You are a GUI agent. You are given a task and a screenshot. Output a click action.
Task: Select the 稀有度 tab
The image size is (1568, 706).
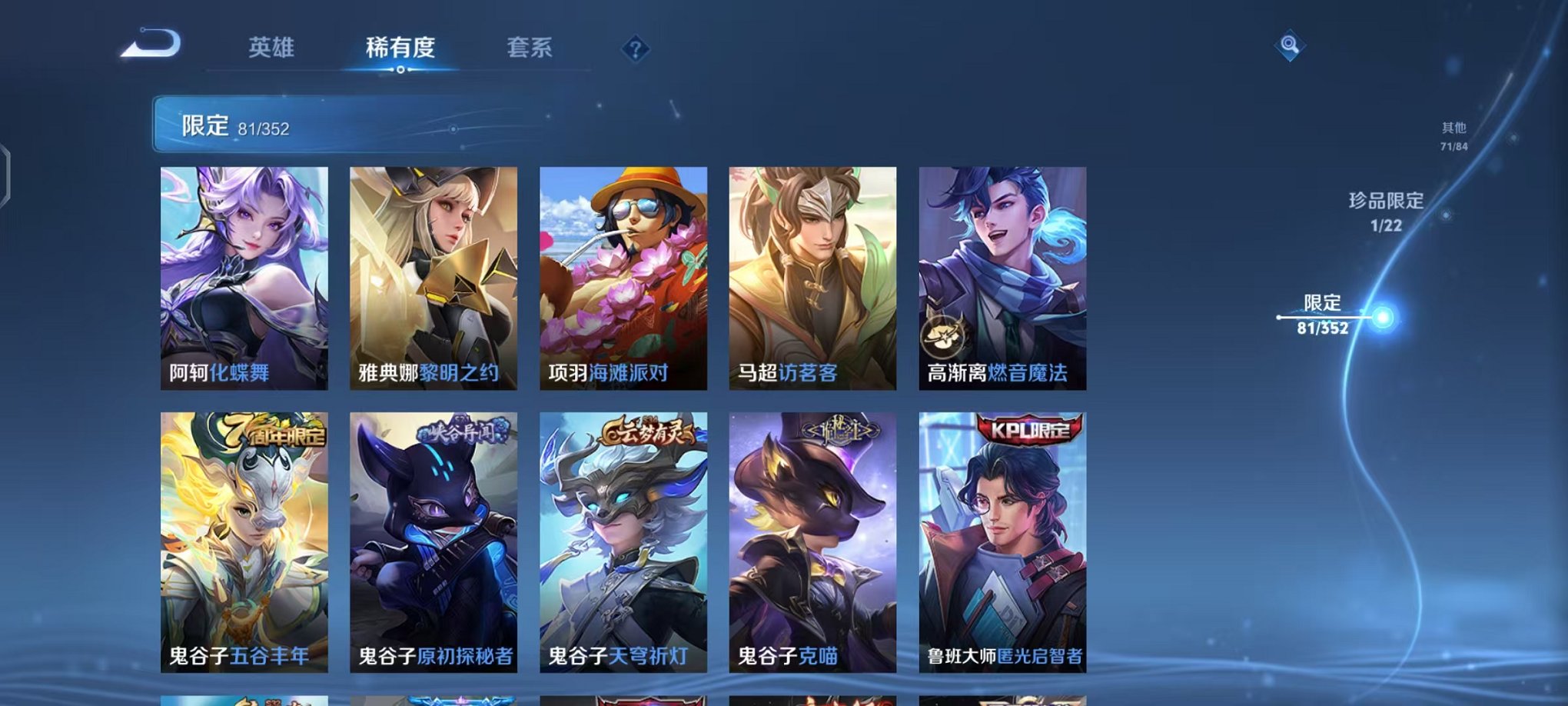point(399,48)
